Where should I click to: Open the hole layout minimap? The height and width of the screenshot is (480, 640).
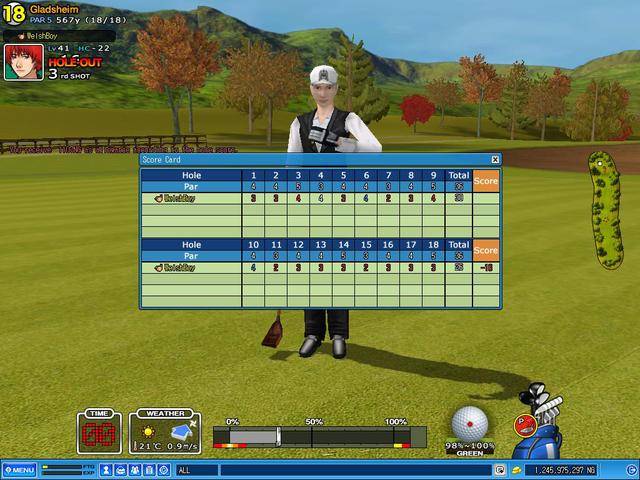click(604, 211)
